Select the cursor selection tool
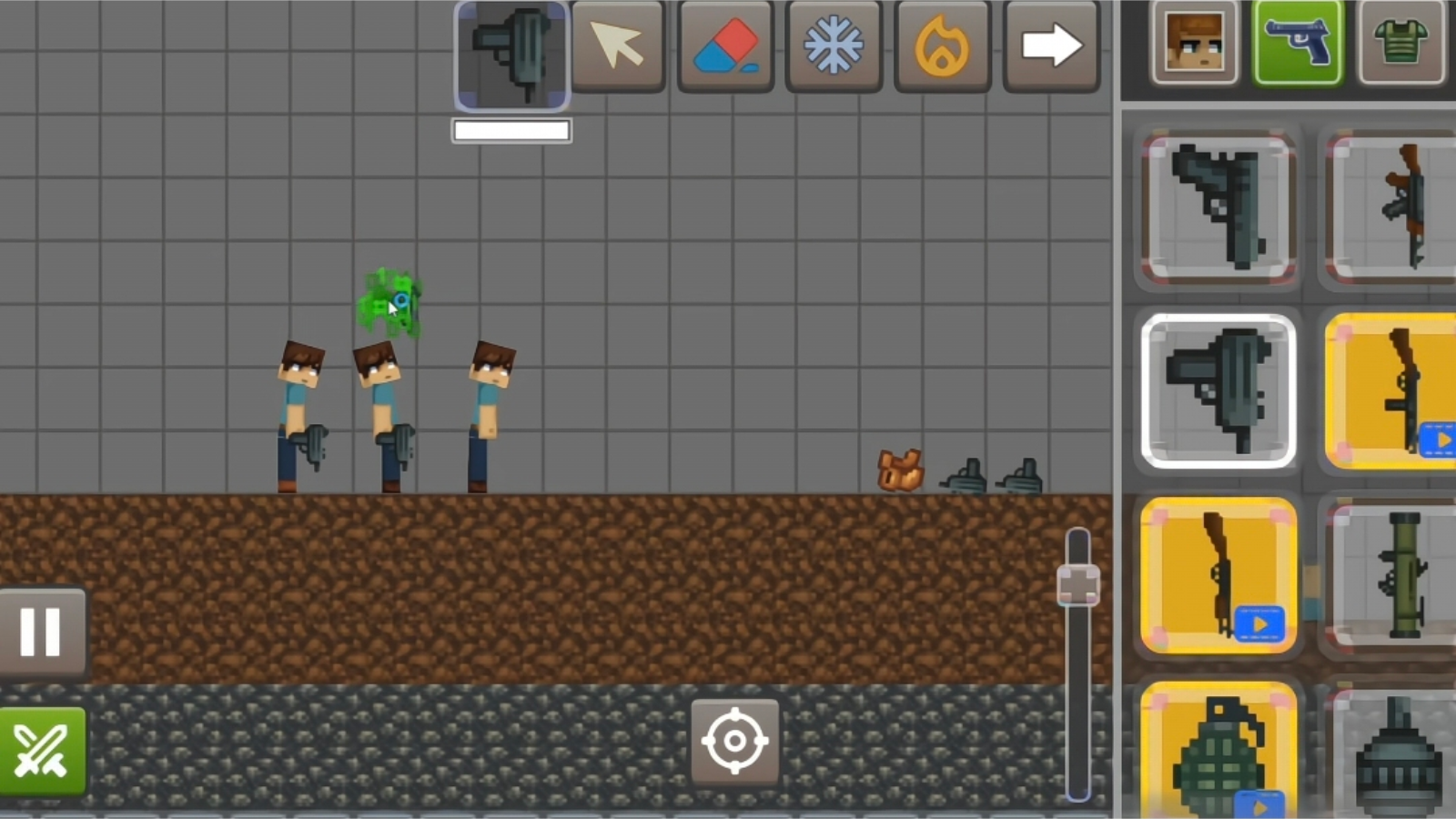The image size is (1456, 819). [617, 47]
